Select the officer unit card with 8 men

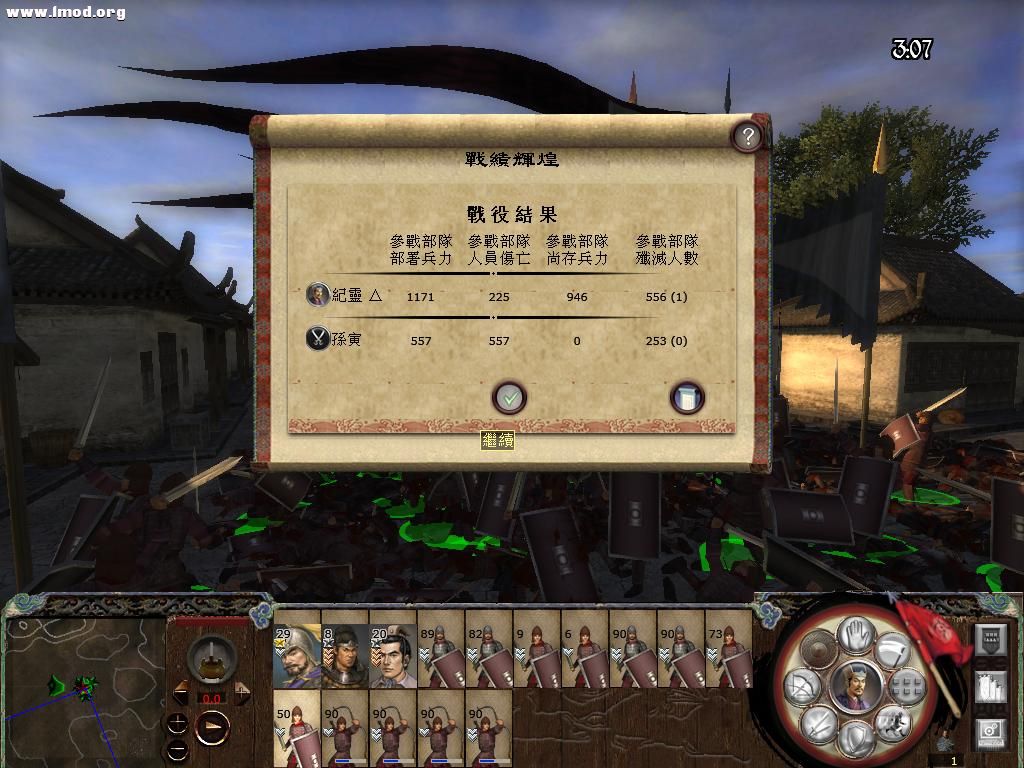tap(345, 656)
